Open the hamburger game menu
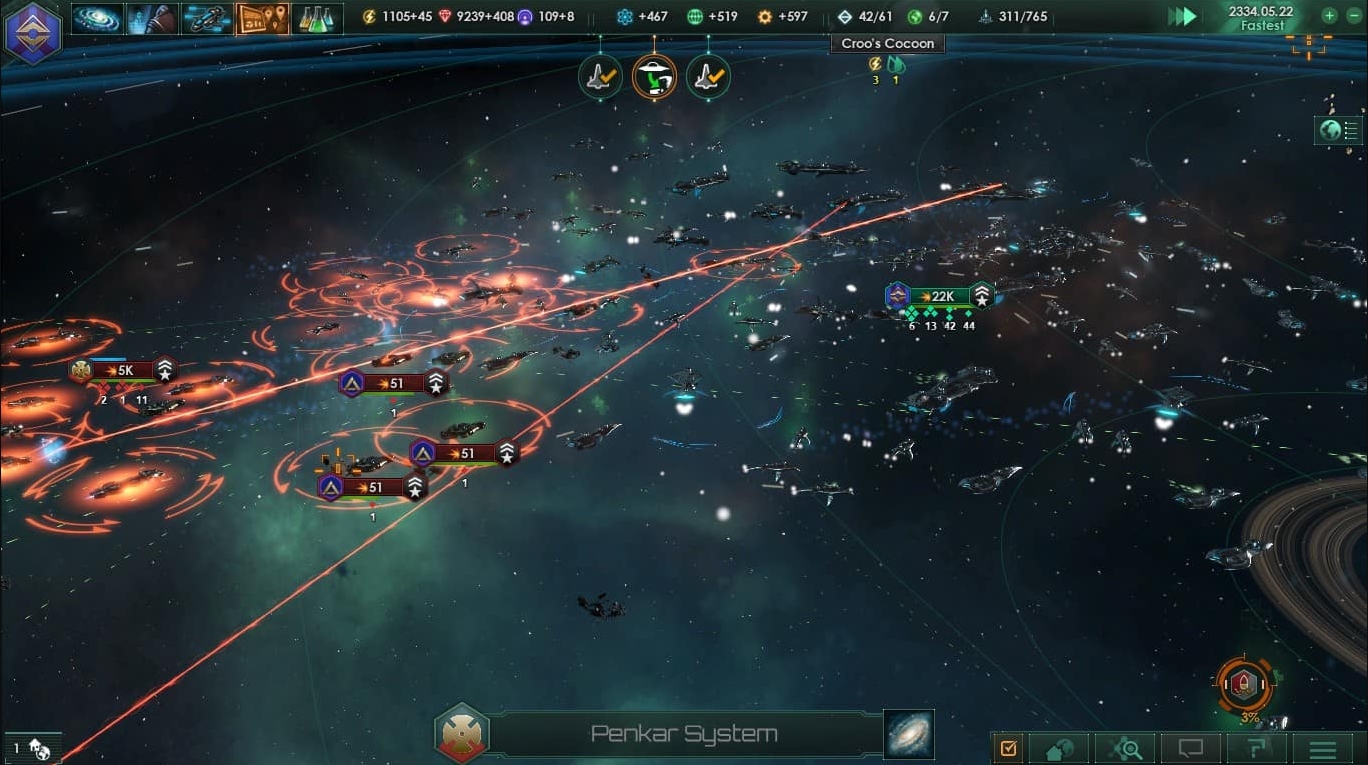1368x765 pixels. 1320,750
